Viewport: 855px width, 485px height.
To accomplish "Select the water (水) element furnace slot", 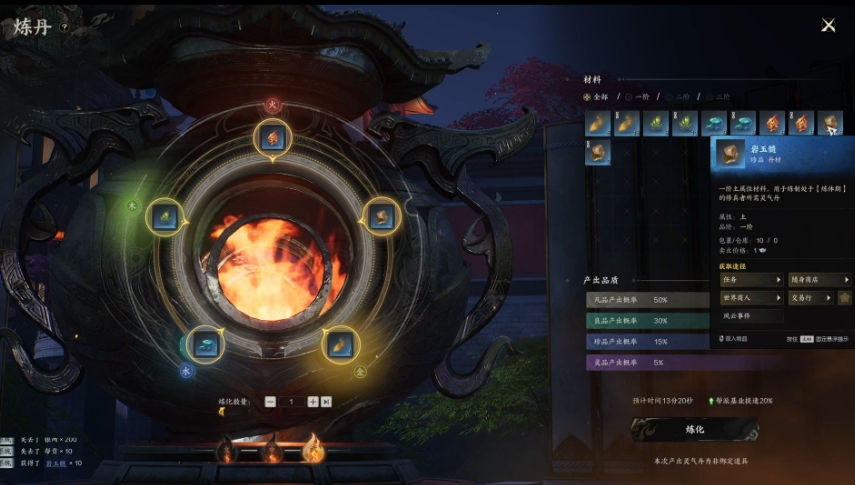I will click(x=205, y=343).
